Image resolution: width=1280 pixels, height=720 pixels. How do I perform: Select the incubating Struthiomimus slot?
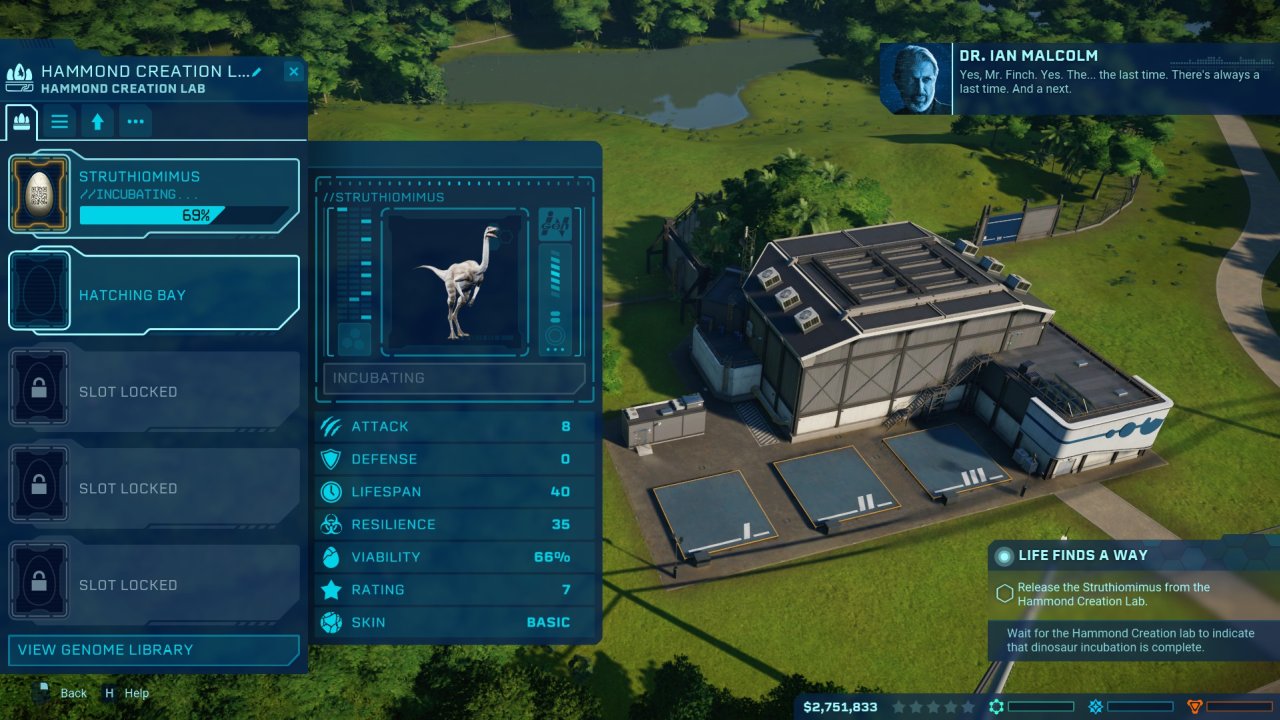pyautogui.click(x=155, y=196)
